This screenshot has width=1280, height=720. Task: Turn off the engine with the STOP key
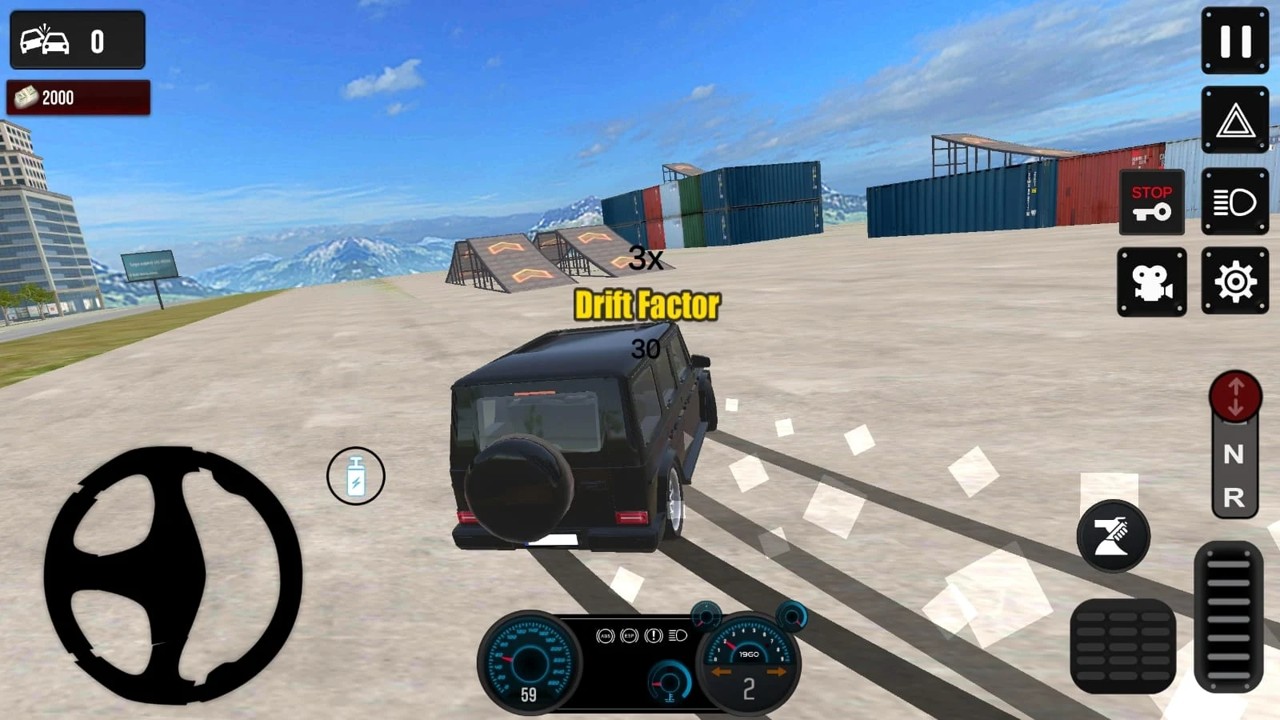pos(1151,201)
